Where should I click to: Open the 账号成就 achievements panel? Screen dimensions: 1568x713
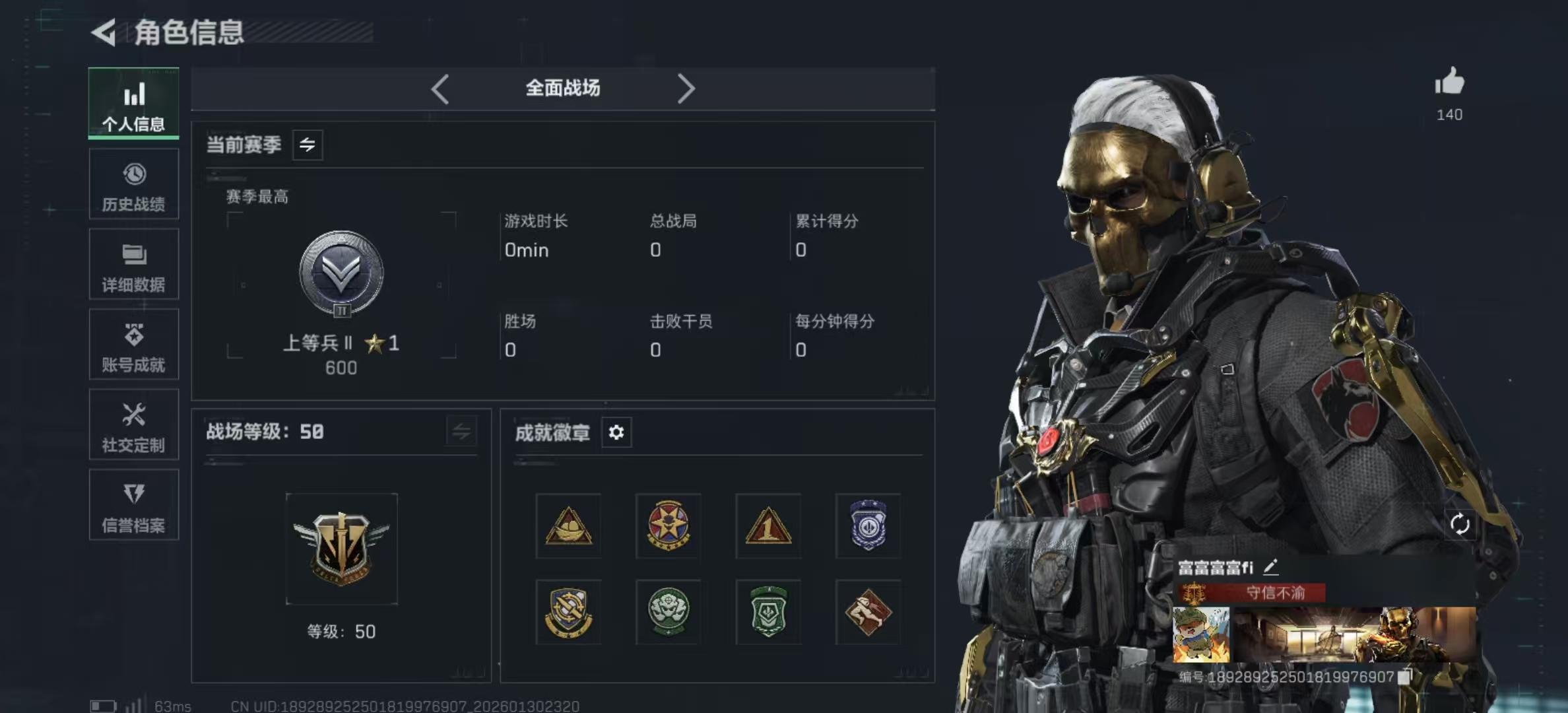[x=133, y=345]
